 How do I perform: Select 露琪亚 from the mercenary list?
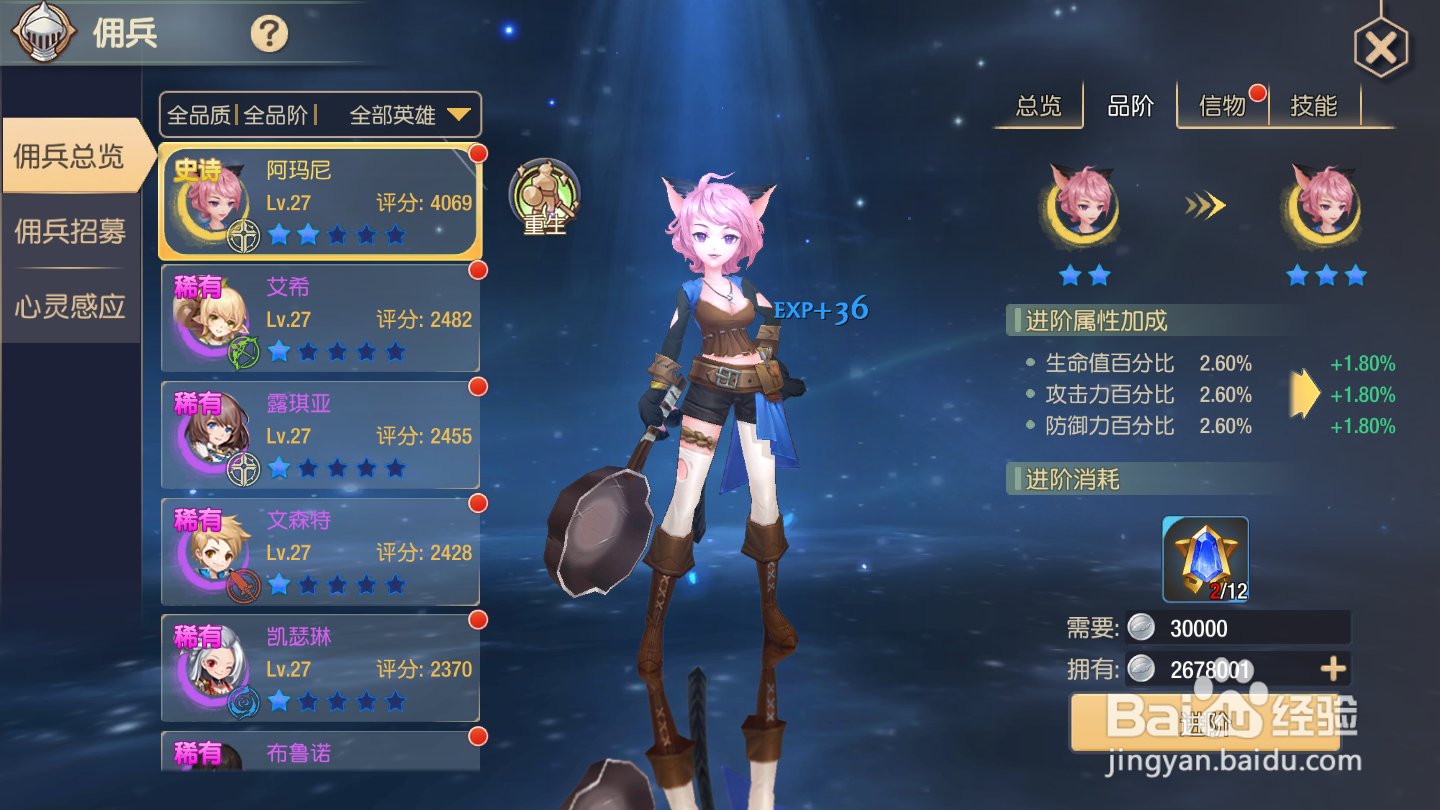(x=320, y=434)
